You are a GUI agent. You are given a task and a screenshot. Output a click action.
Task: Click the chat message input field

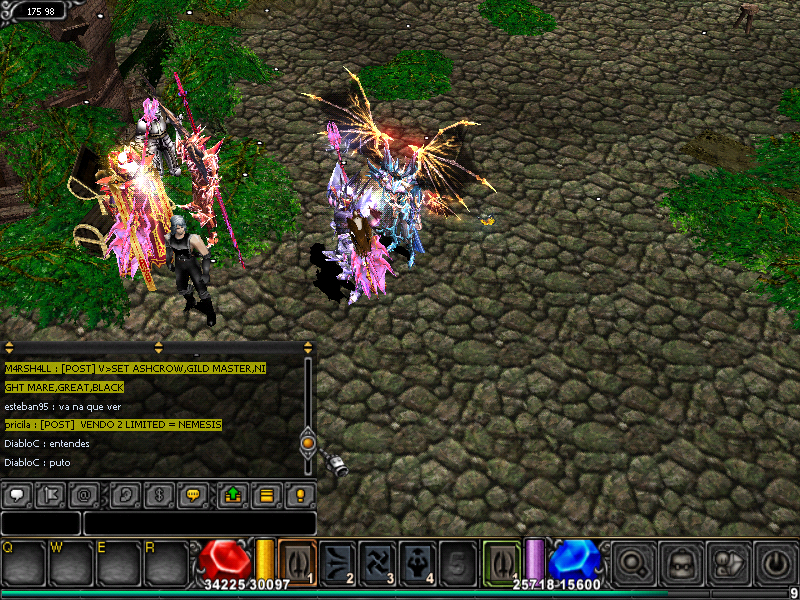[199, 523]
